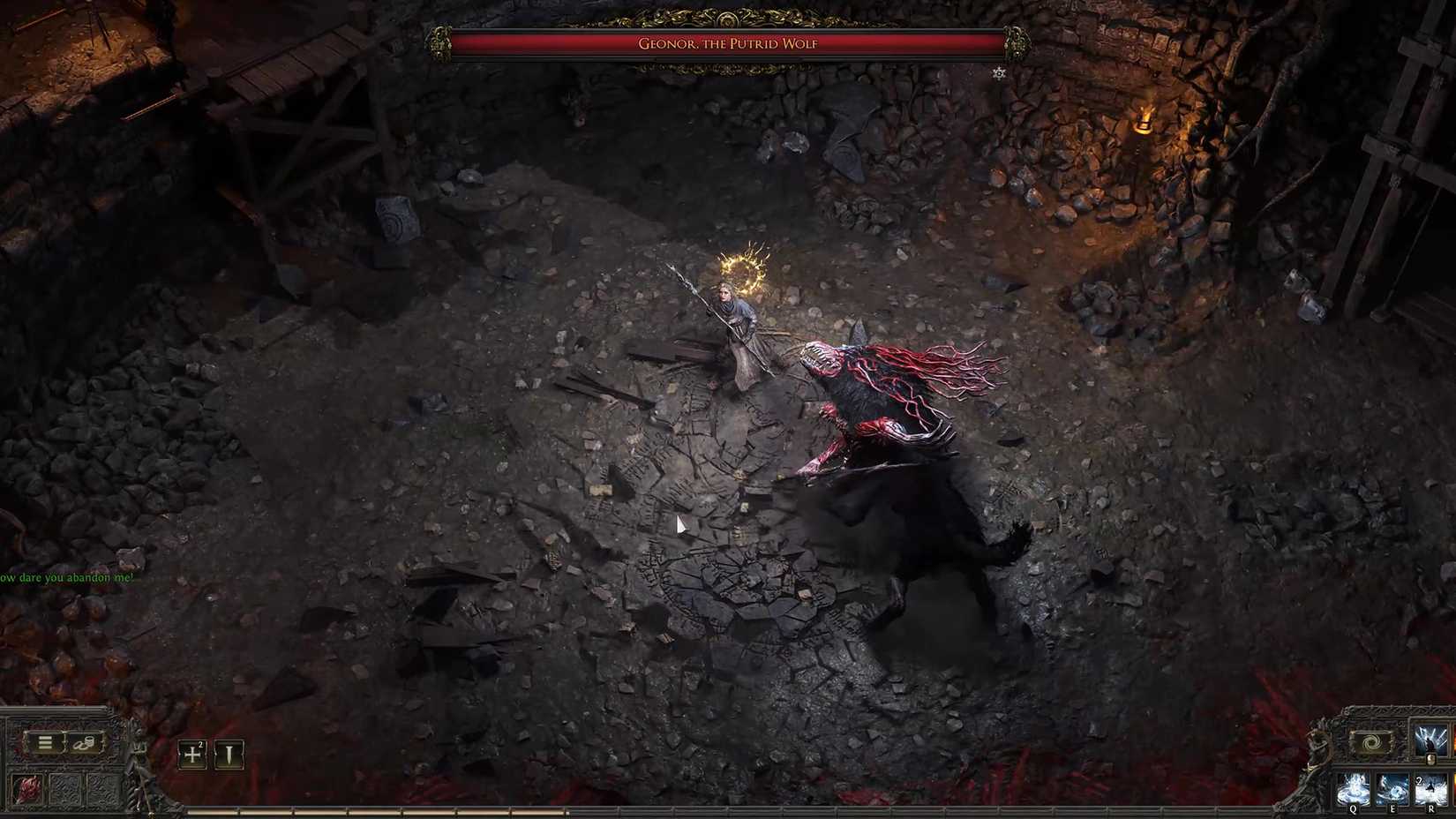Click the boss nameplate 'Geonor, the Putrid Wolf'
1456x819 pixels.
pyautogui.click(x=728, y=44)
